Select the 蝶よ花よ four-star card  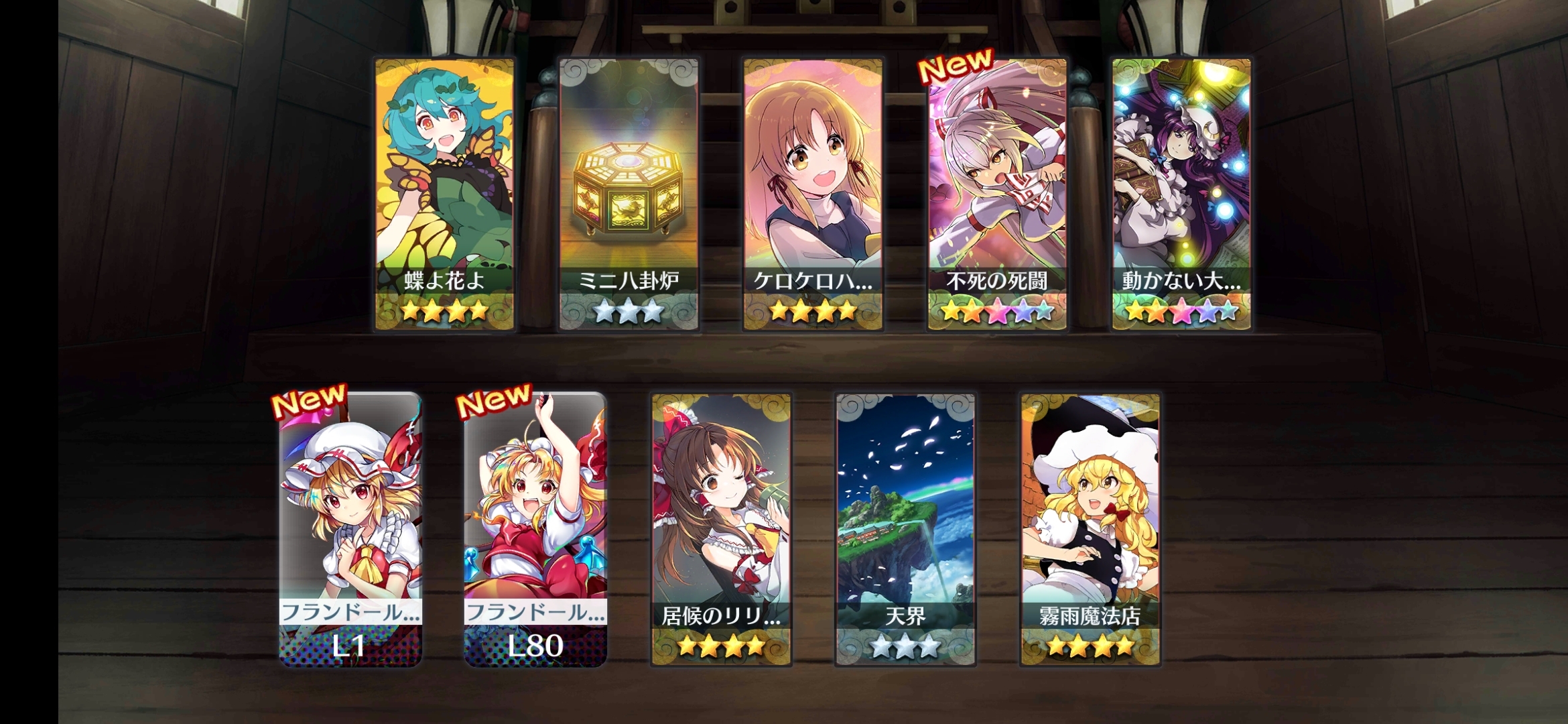click(x=444, y=194)
